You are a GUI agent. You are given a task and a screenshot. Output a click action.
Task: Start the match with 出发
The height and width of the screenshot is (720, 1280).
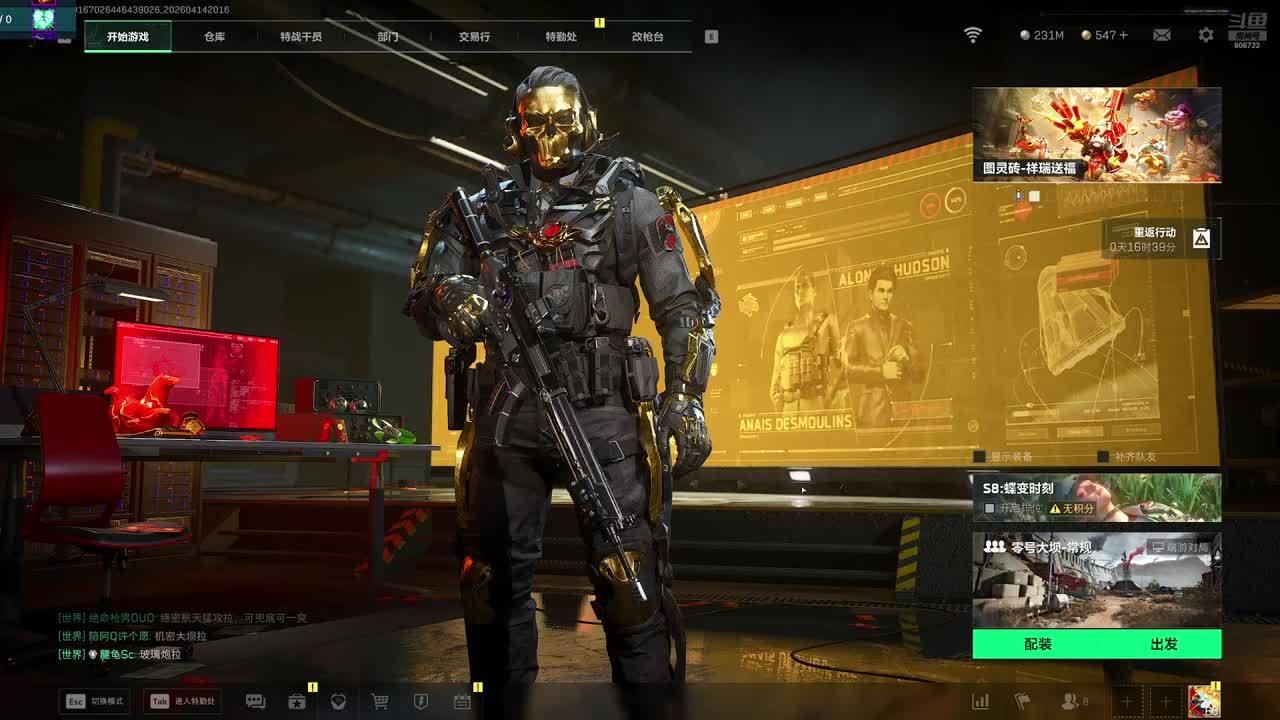click(x=1163, y=644)
